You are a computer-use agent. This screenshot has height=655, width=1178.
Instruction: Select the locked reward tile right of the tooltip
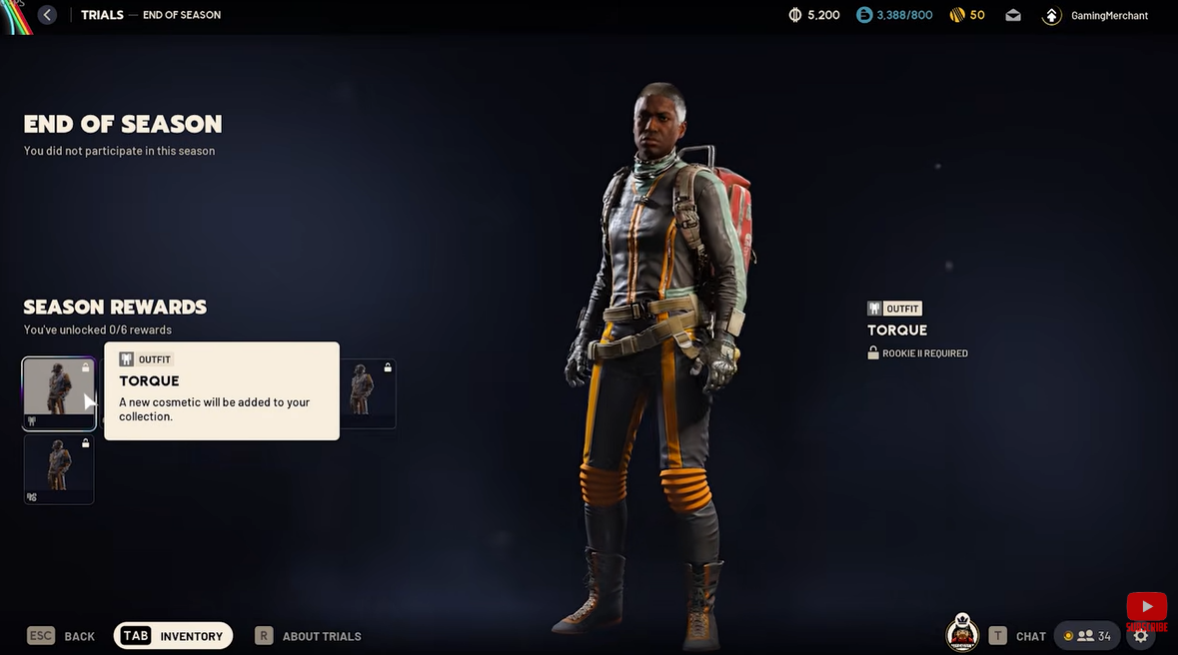[368, 393]
